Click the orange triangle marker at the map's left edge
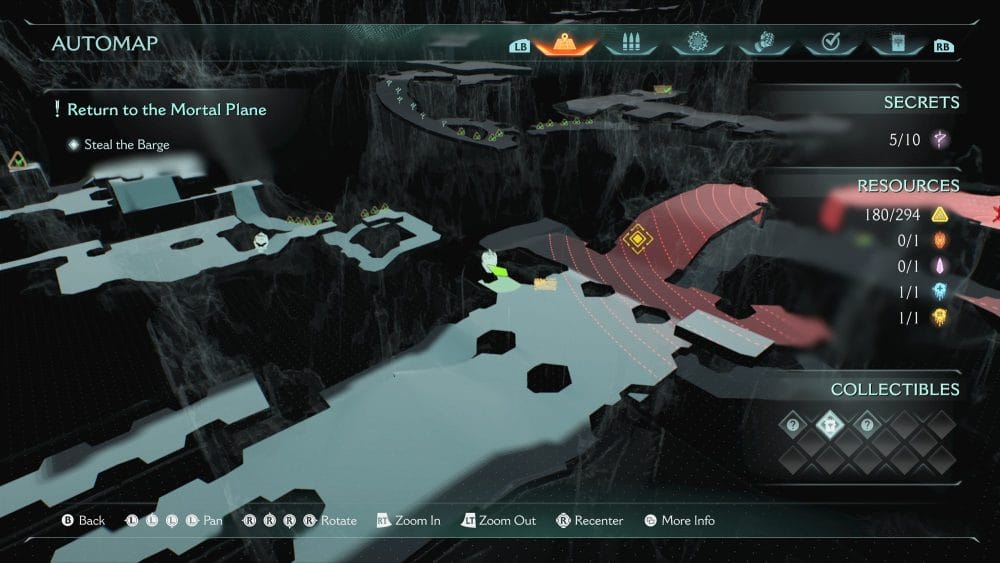This screenshot has height=563, width=1000. click(x=17, y=160)
